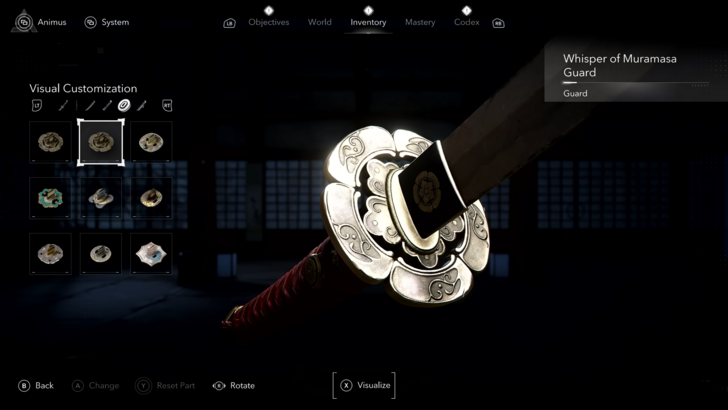The width and height of the screenshot is (728, 410).
Task: Go to the Mastery tab
Action: pyautogui.click(x=420, y=22)
